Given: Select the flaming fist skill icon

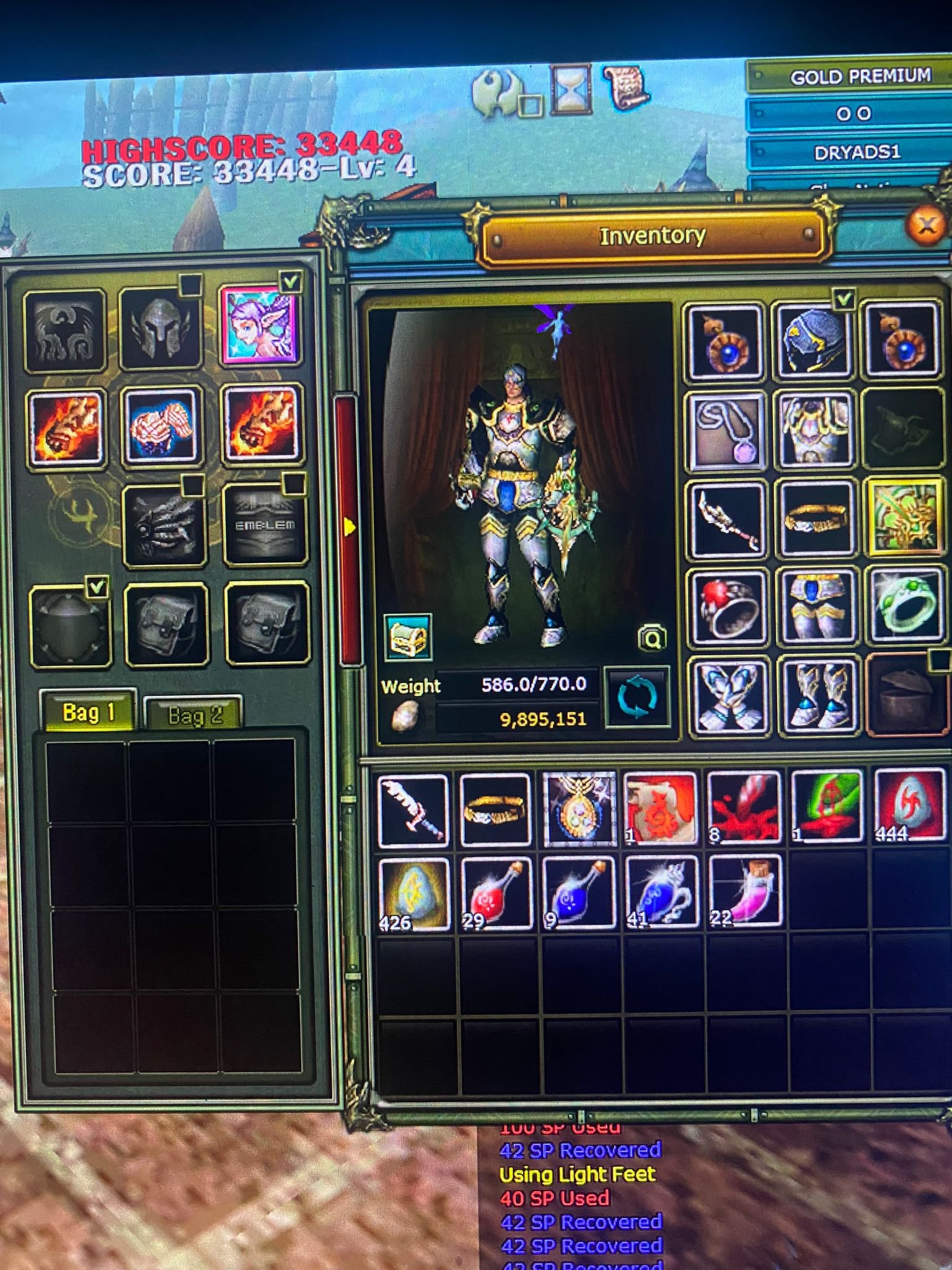Looking at the screenshot, I should tap(66, 428).
